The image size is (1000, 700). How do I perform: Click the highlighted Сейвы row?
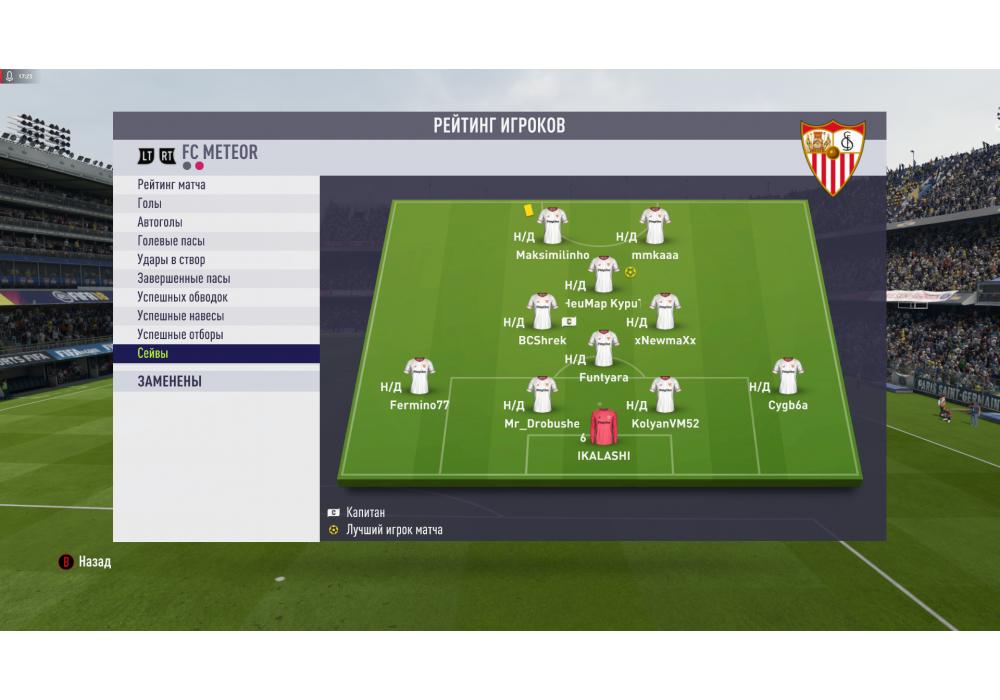[x=215, y=354]
